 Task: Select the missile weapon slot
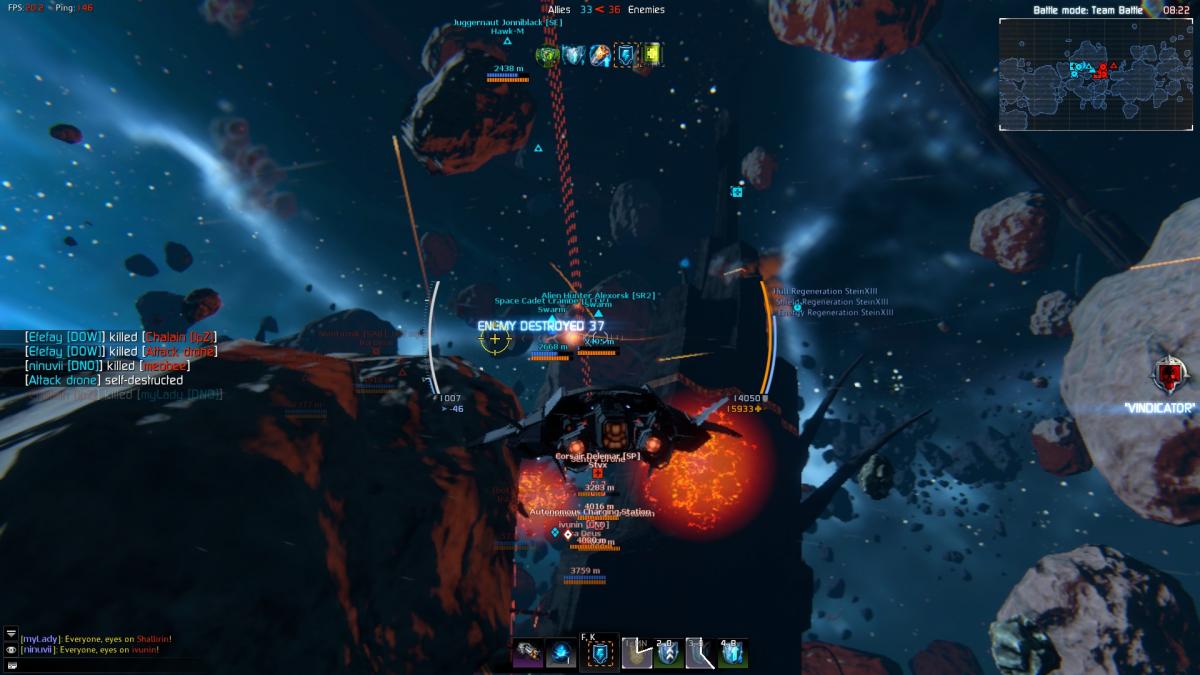coord(528,653)
